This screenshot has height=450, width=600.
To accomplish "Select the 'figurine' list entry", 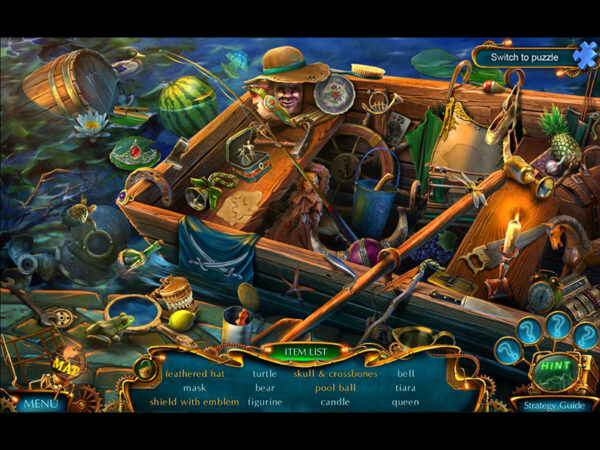I will 265,402.
